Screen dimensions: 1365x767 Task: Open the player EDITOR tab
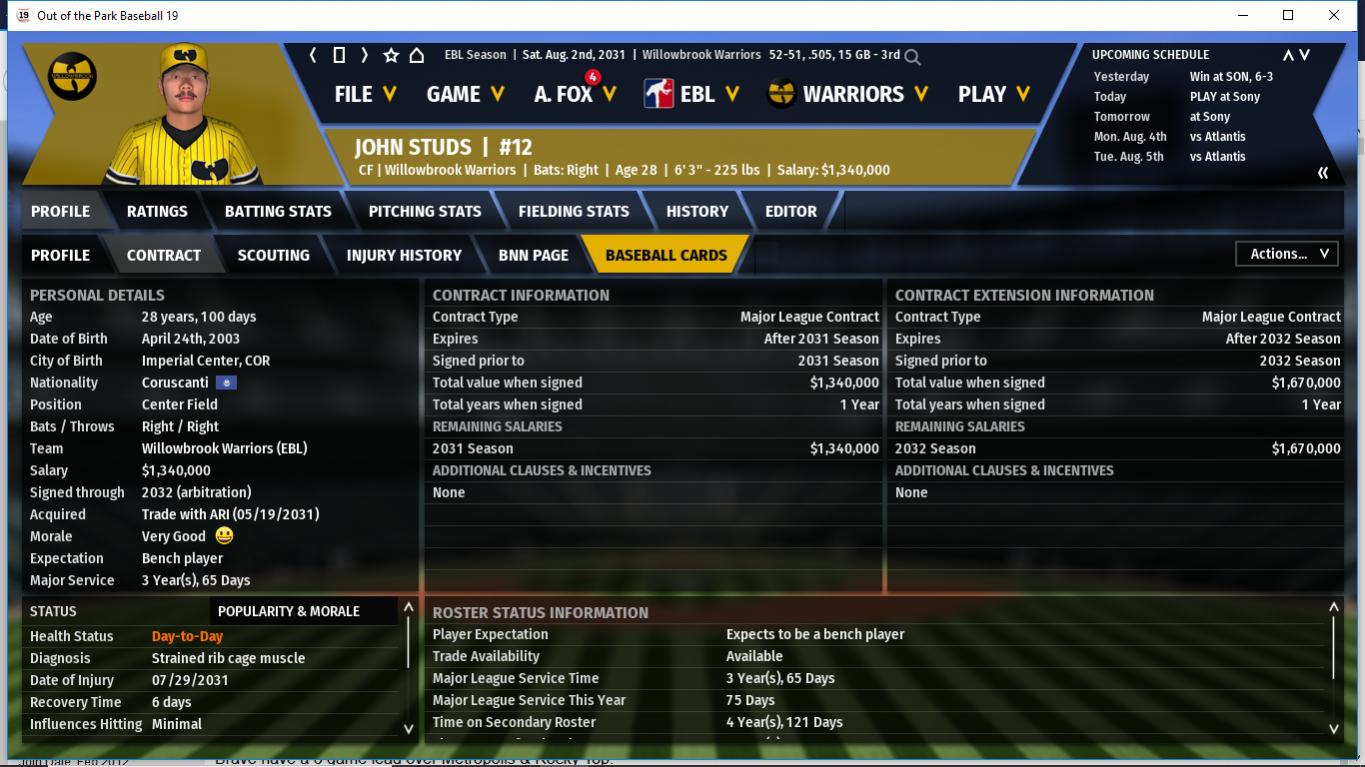point(791,211)
